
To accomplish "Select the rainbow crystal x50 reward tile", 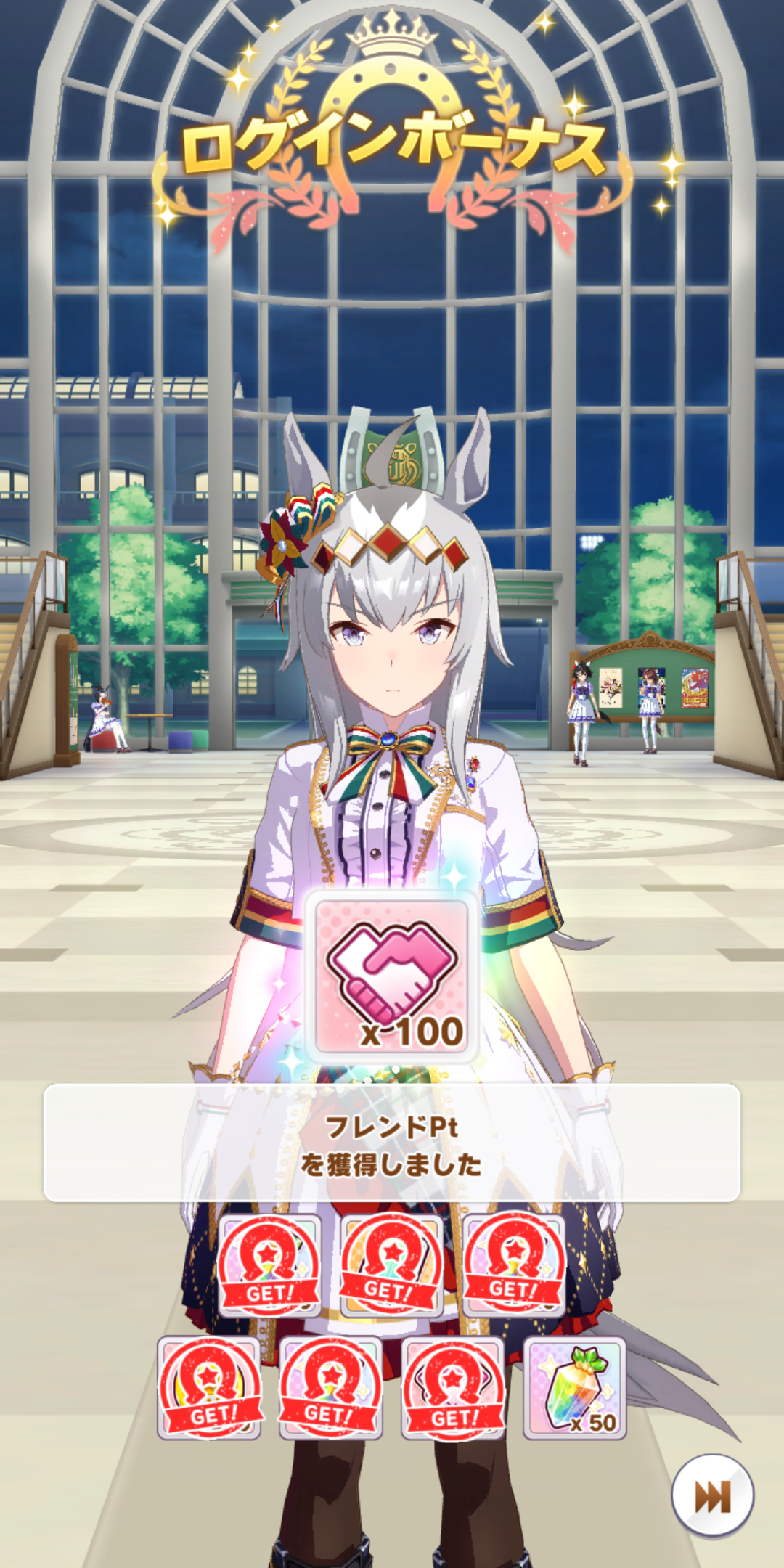I will pos(575,1387).
